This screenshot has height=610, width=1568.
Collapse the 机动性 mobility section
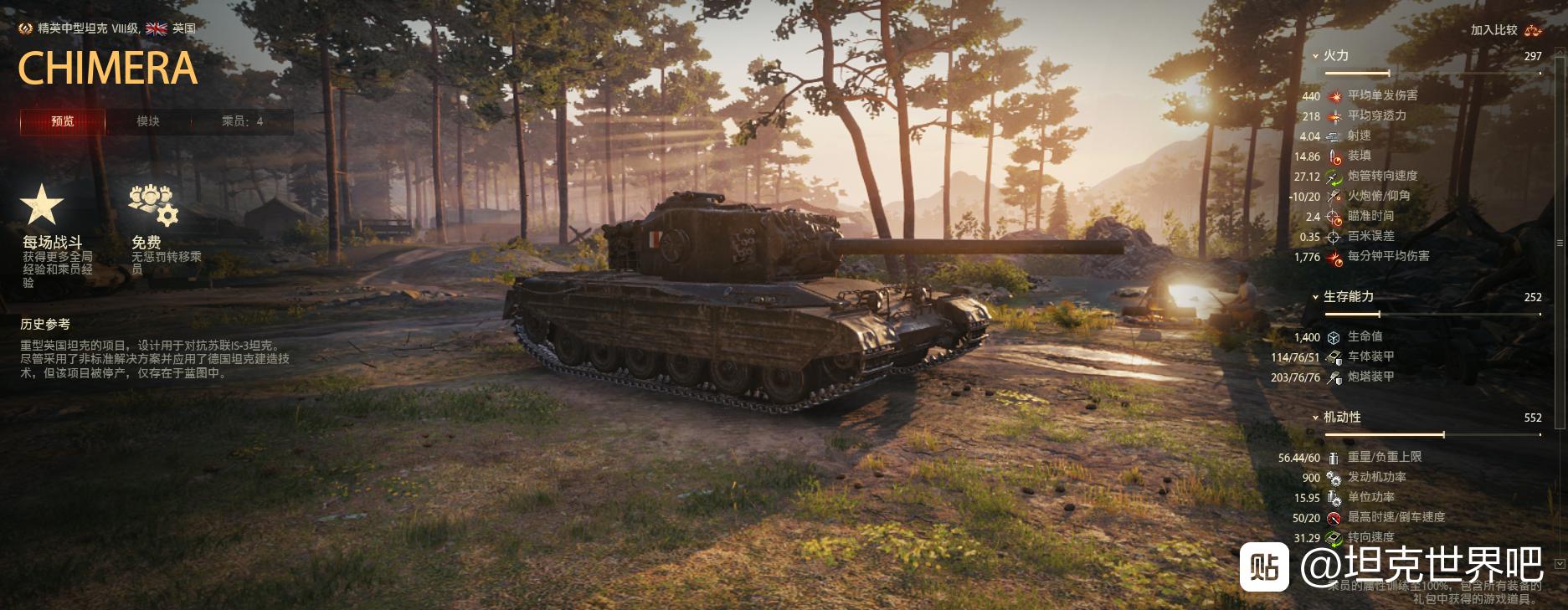(x=1341, y=418)
